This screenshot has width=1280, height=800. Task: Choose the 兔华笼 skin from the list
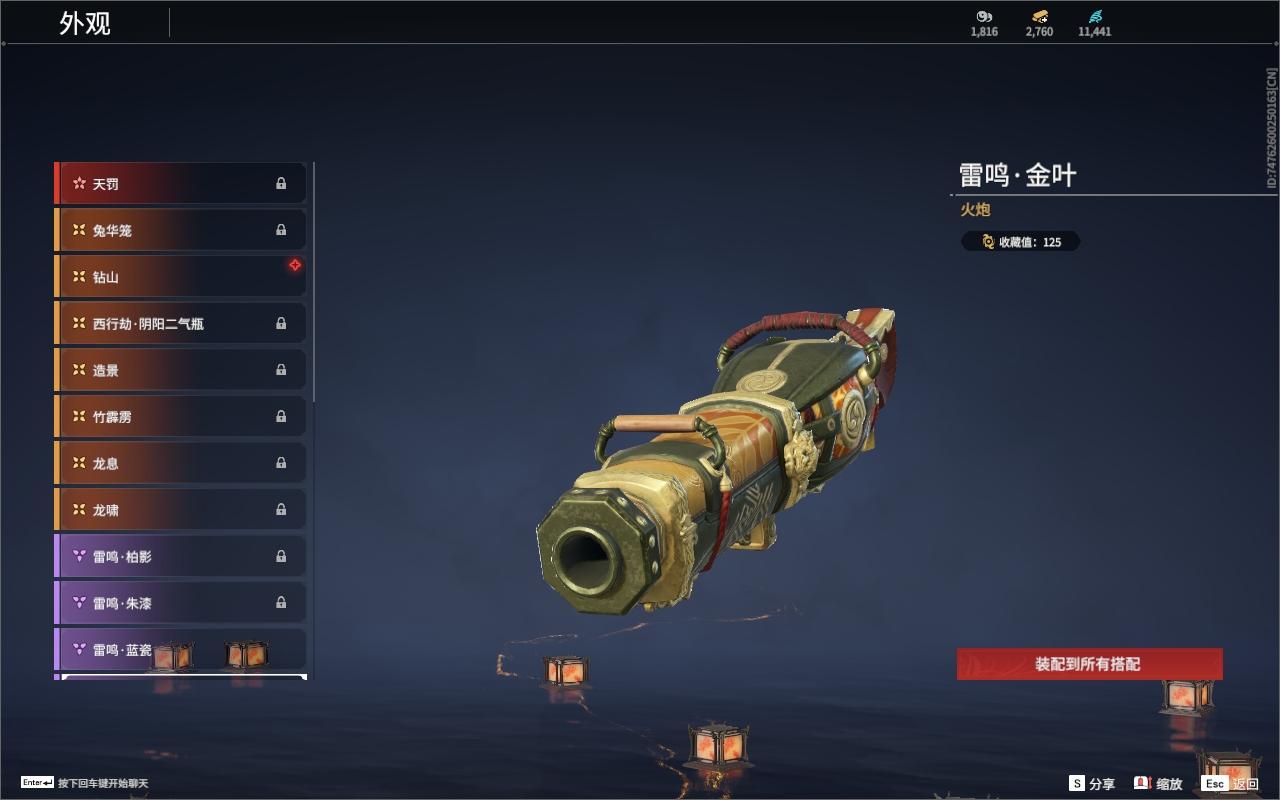(x=180, y=231)
